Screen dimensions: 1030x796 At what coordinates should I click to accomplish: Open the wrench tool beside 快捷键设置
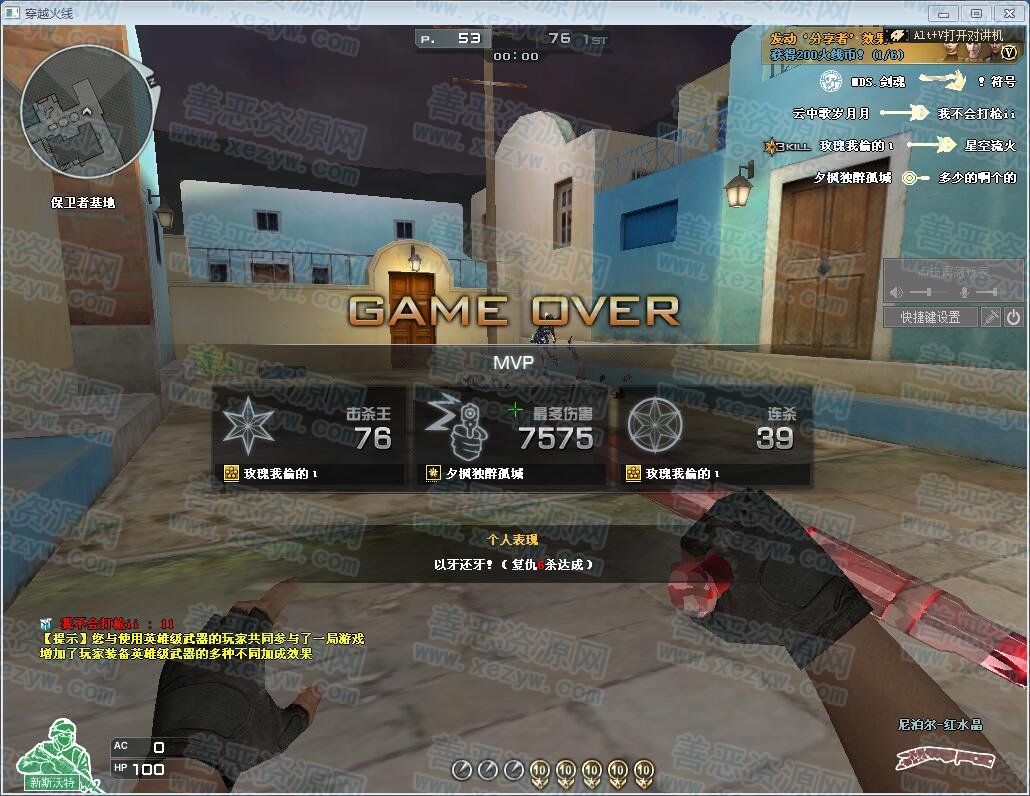pos(991,317)
